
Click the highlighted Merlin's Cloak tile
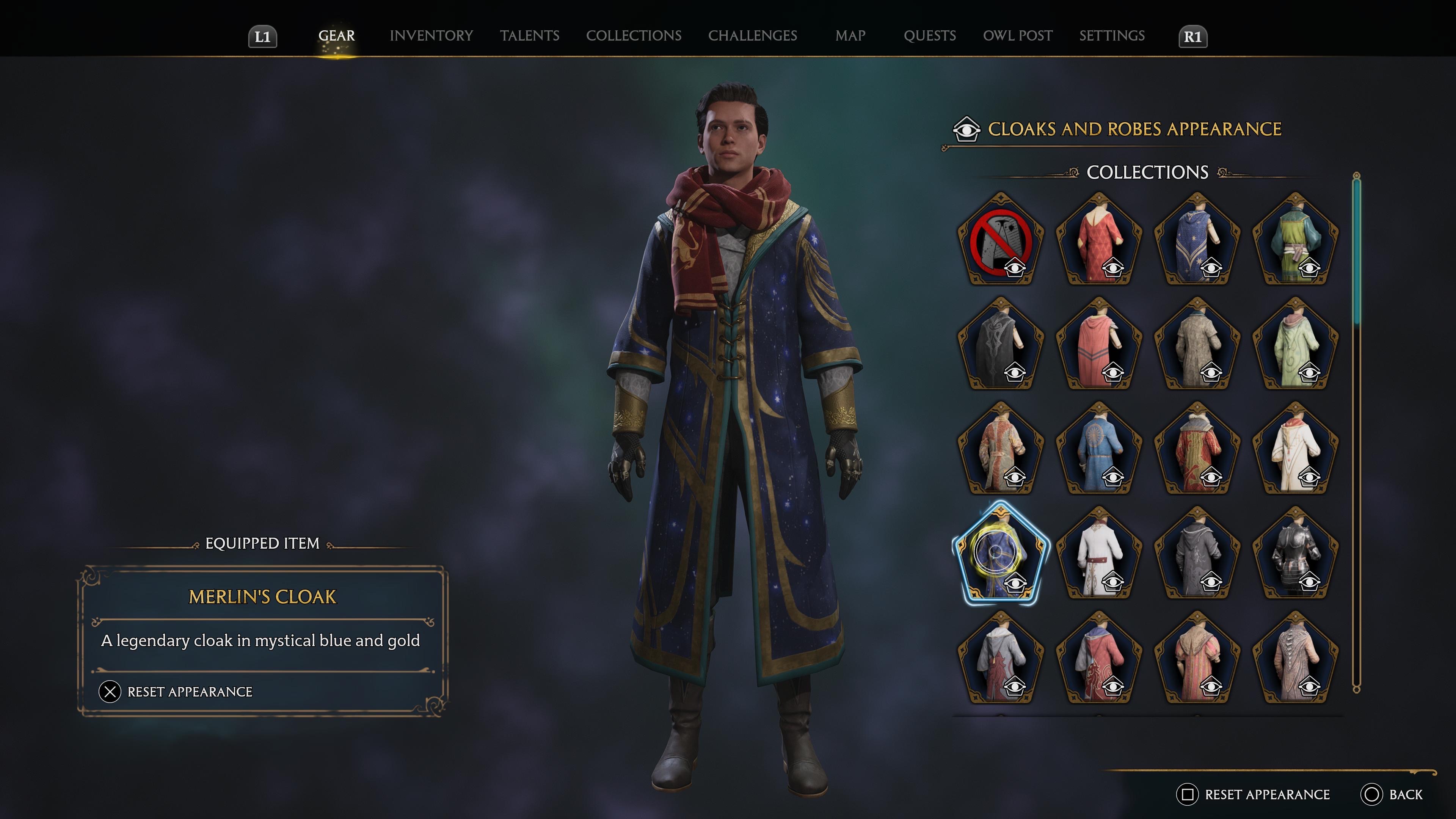pos(1001,554)
